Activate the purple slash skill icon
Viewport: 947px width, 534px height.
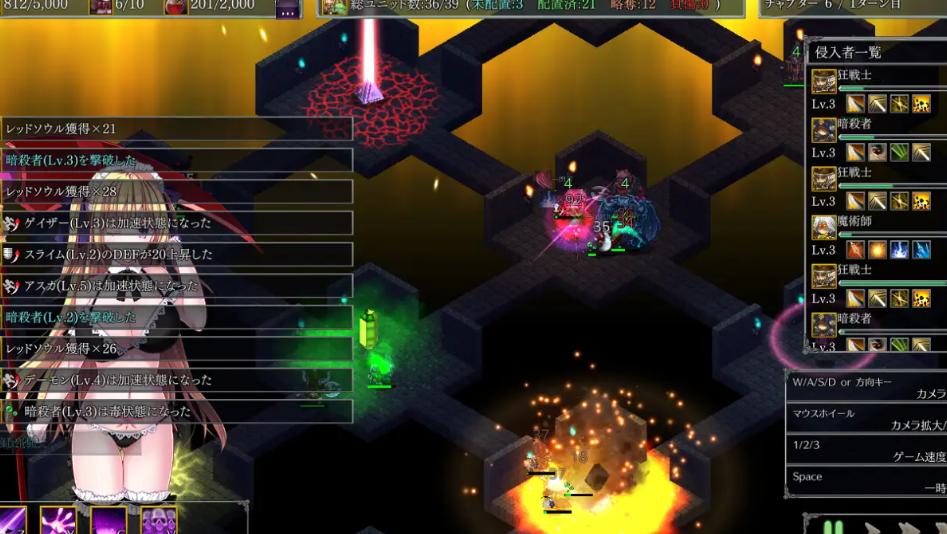(12, 521)
